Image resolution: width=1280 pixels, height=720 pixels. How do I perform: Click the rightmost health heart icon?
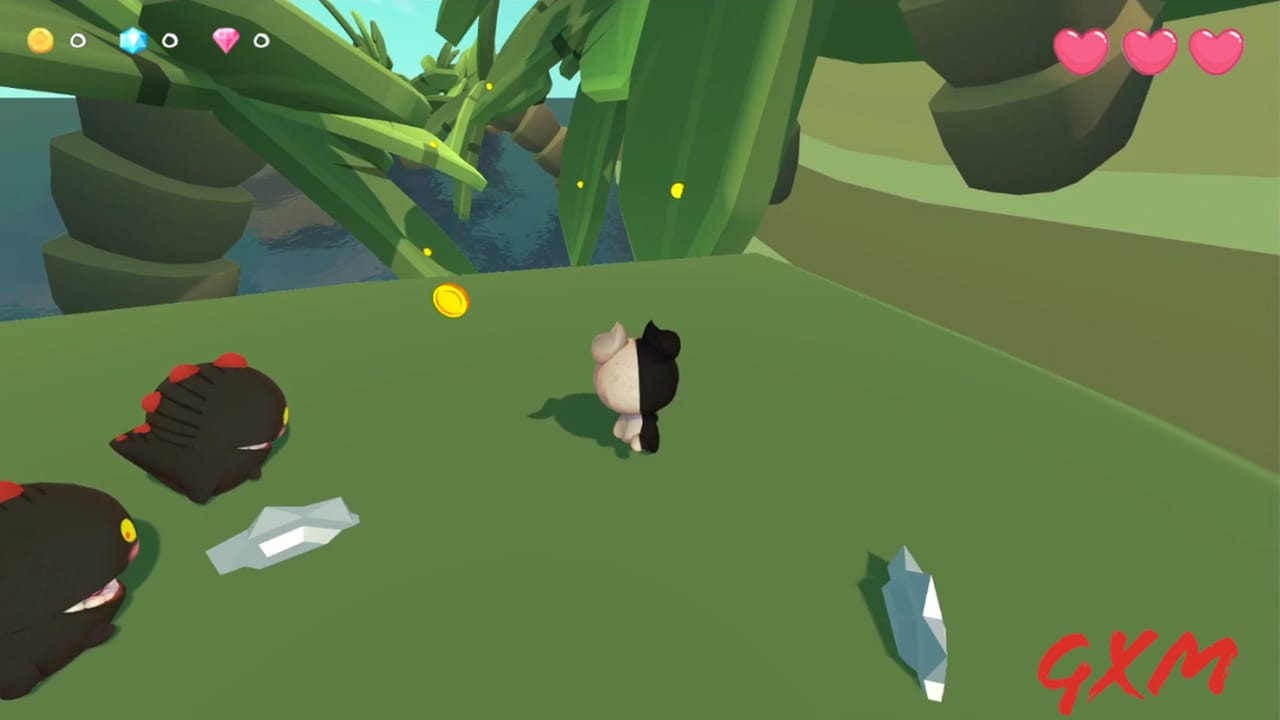1215,52
